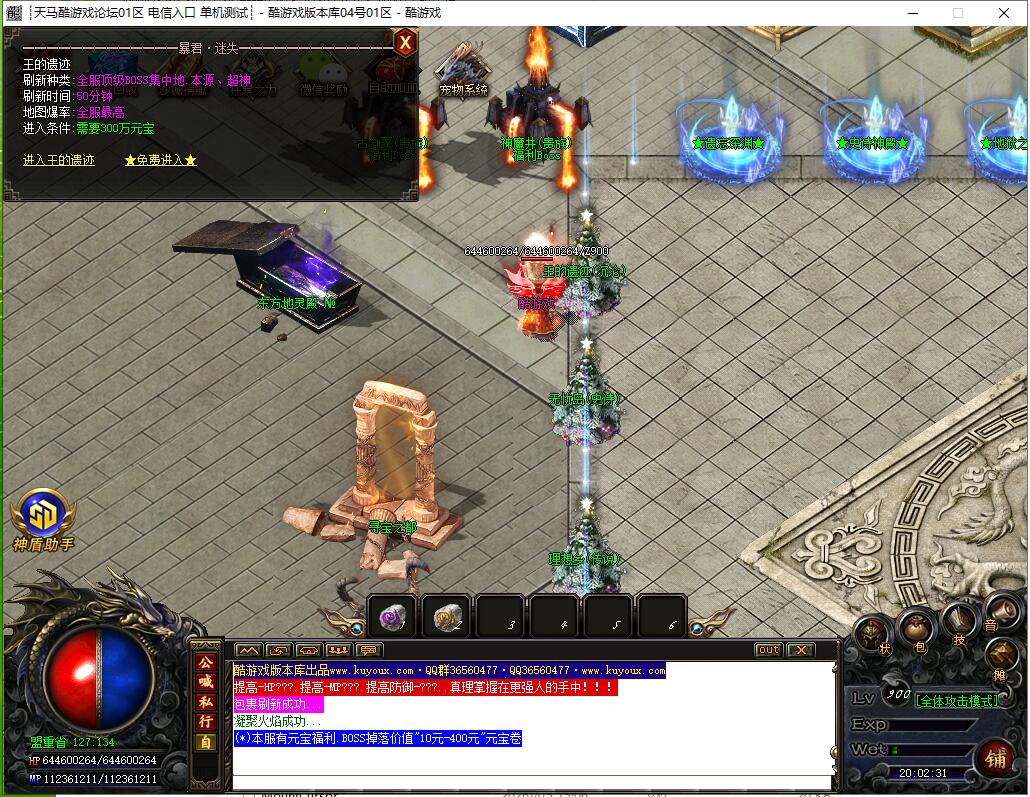The height and width of the screenshot is (797, 1030).
Task: Toggle the 自 chat channel button
Action: click(x=205, y=742)
